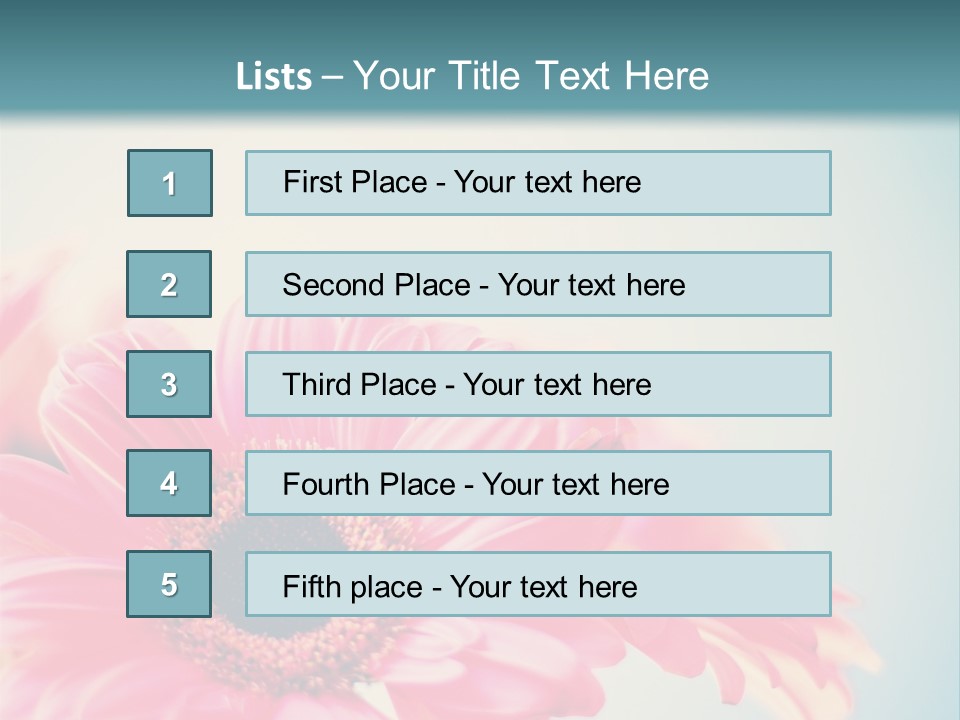Click the Third Place text row
The height and width of the screenshot is (720, 960).
[x=538, y=384]
